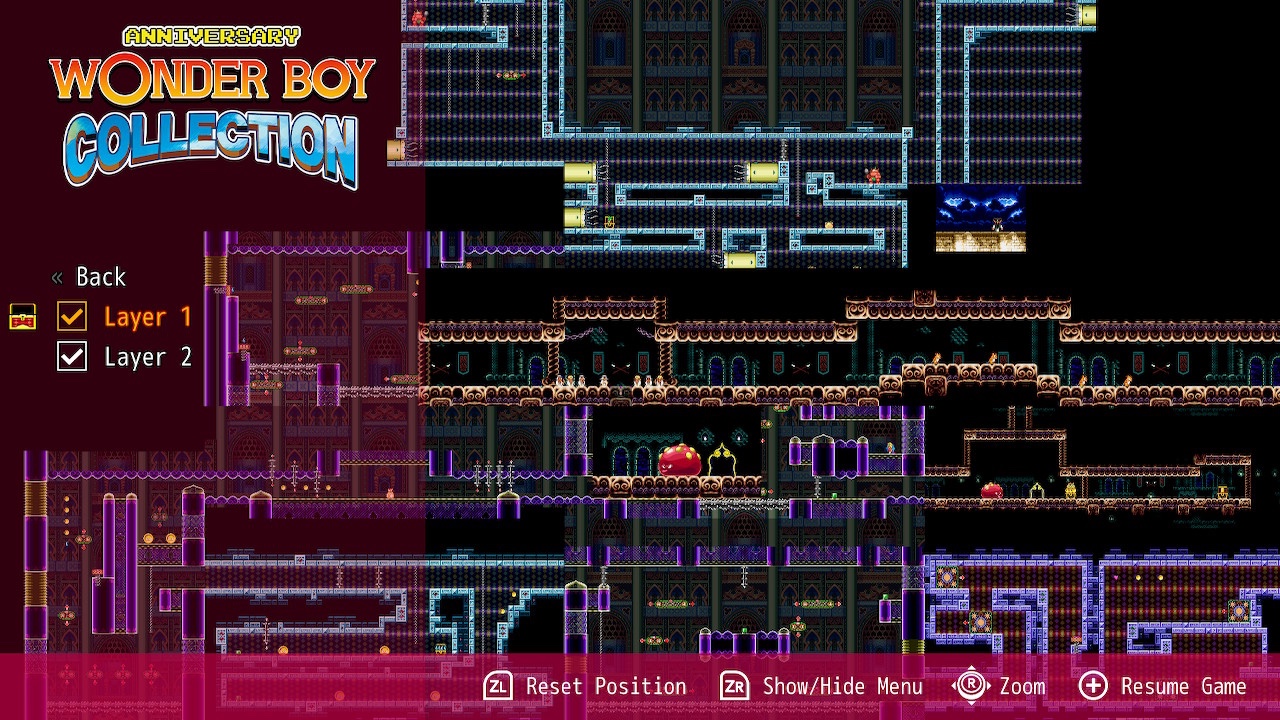This screenshot has width=1280, height=720.
Task: Click the double chevron before Back
Action: tap(58, 276)
